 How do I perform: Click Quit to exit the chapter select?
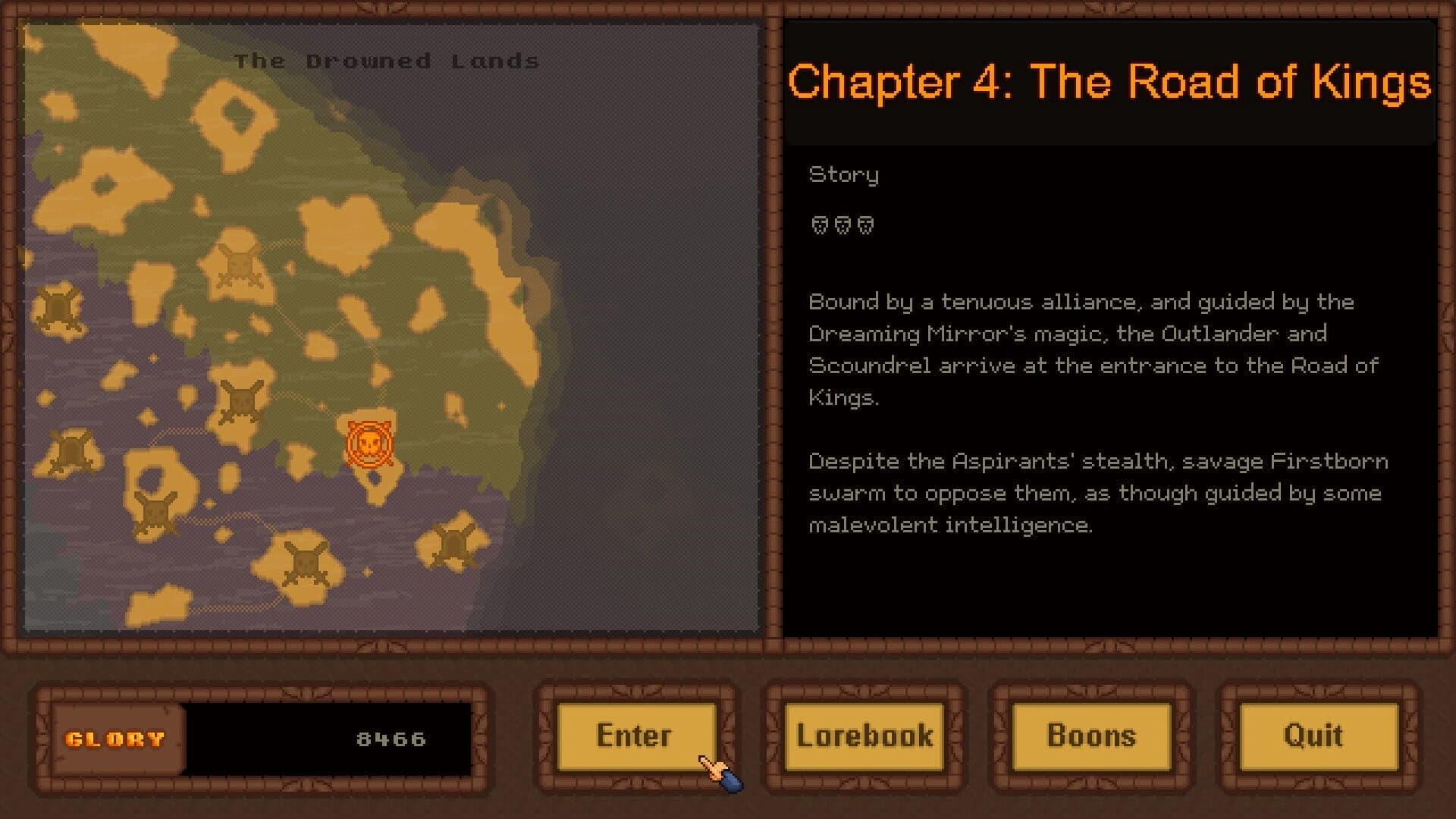(x=1313, y=734)
